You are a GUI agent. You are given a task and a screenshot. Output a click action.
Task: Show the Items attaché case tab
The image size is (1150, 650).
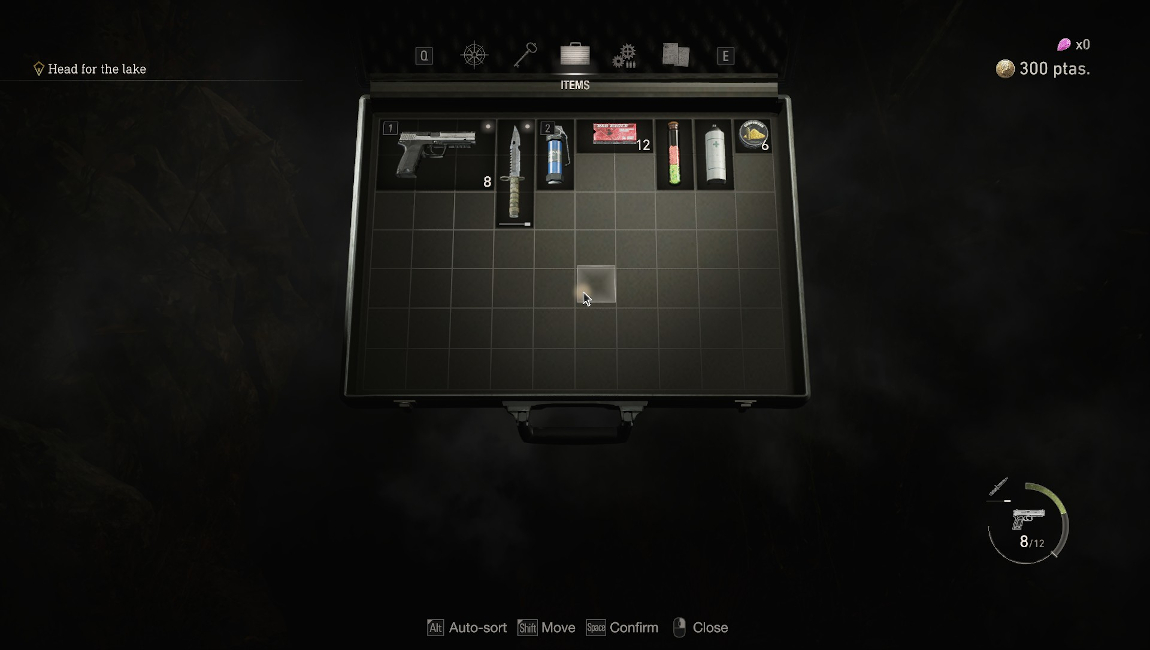(x=575, y=55)
